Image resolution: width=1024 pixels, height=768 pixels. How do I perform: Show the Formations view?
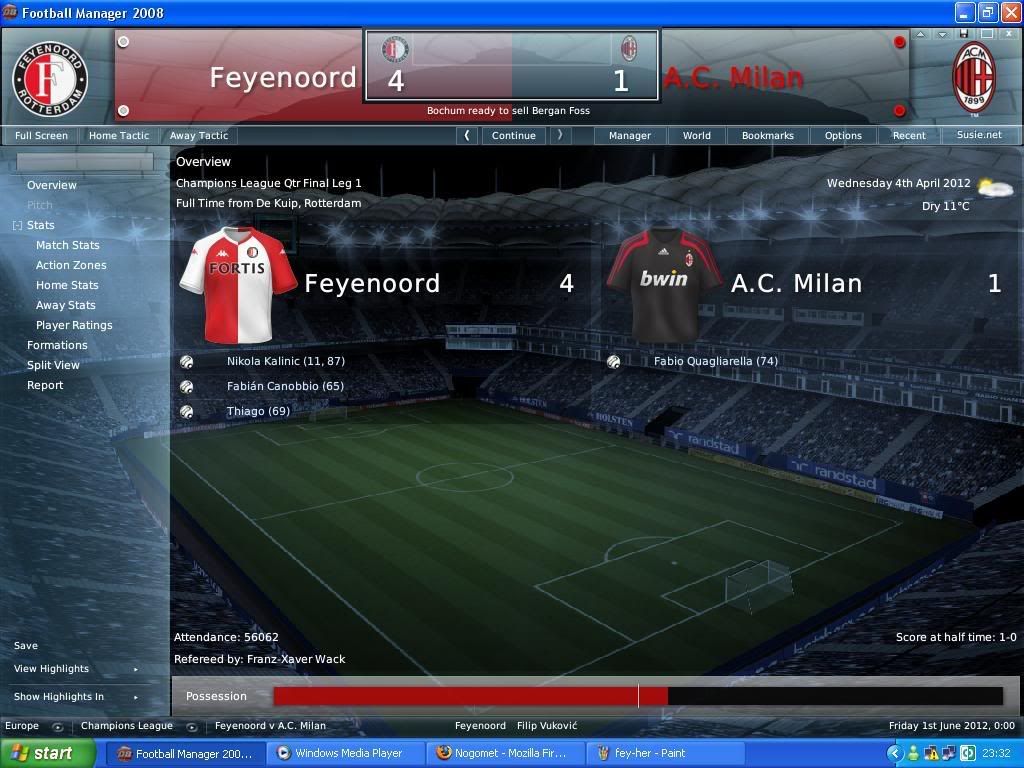coord(57,345)
